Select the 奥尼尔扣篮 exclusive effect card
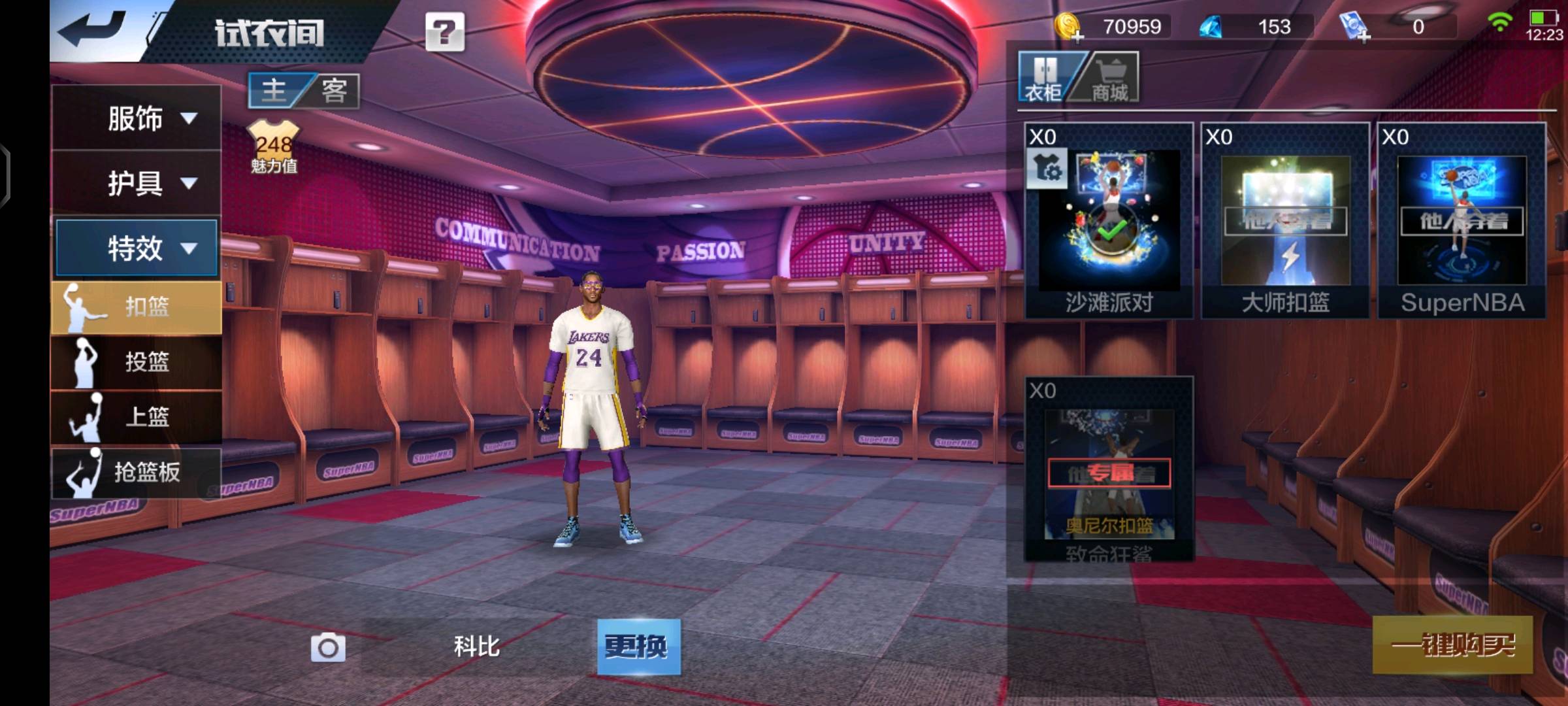The width and height of the screenshot is (1568, 706). click(x=1109, y=469)
